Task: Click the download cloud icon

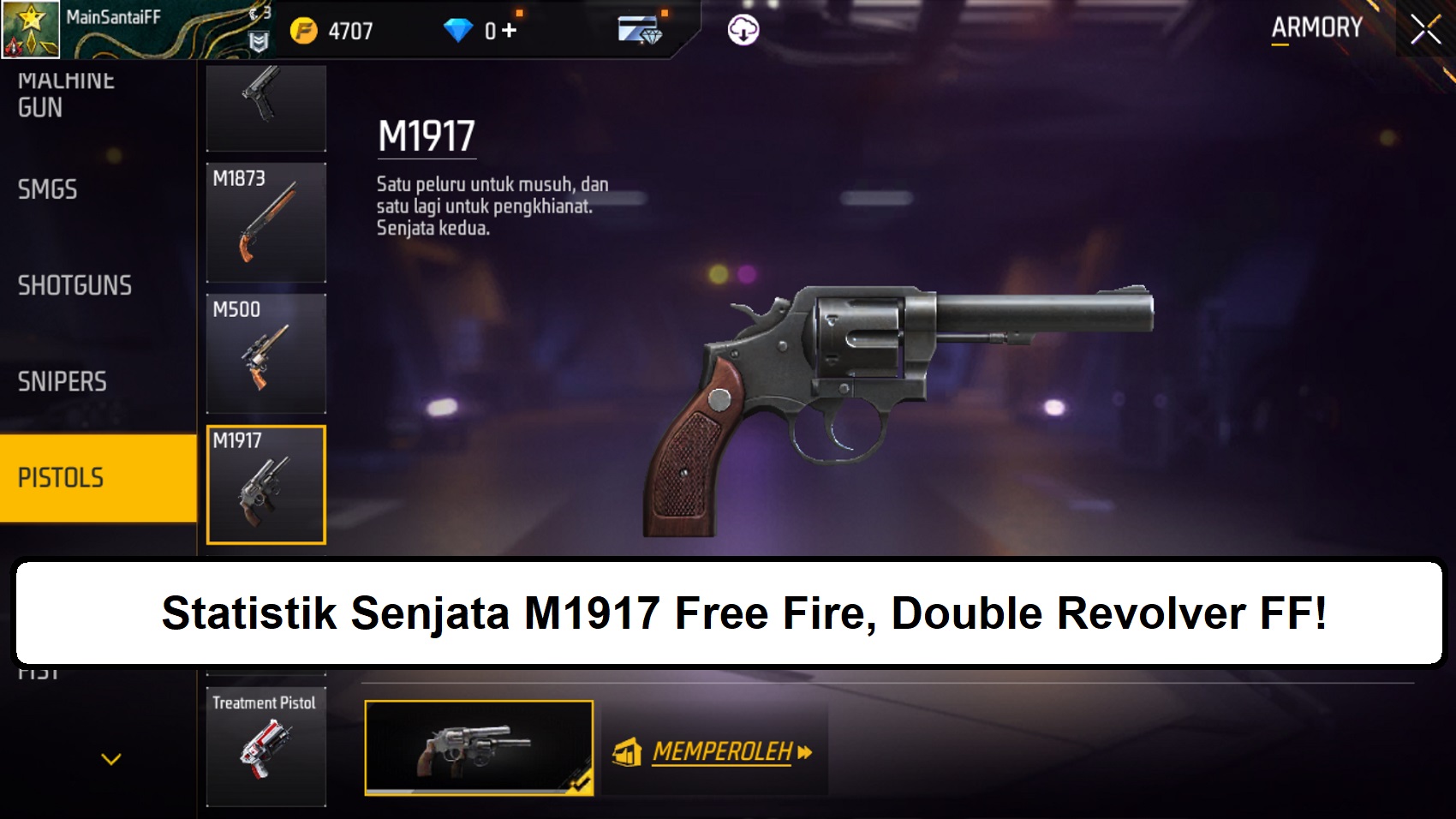Action: point(743,28)
